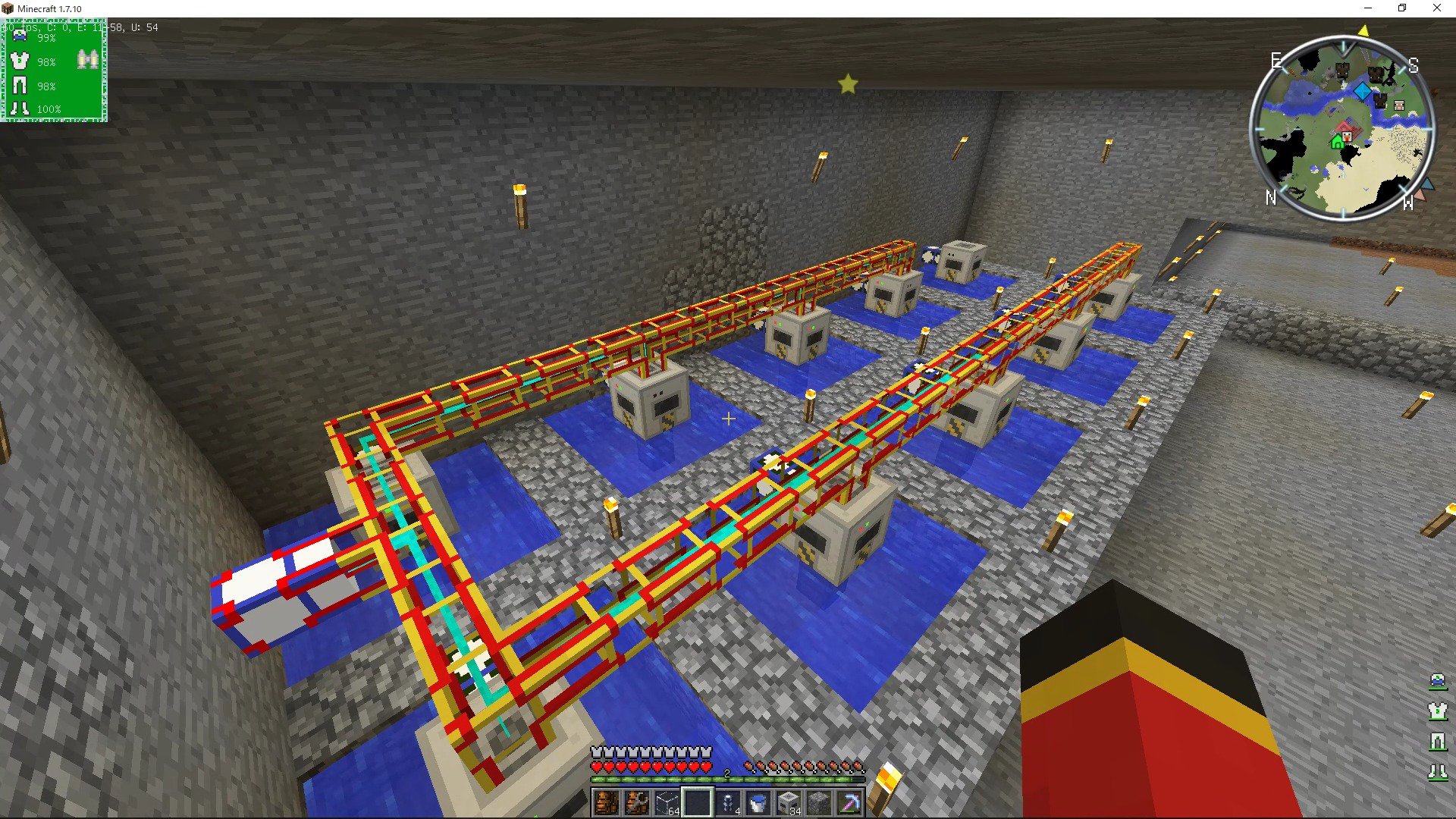1456x819 pixels.
Task: Click the leggings icon in the armor status panel
Action: 19,86
